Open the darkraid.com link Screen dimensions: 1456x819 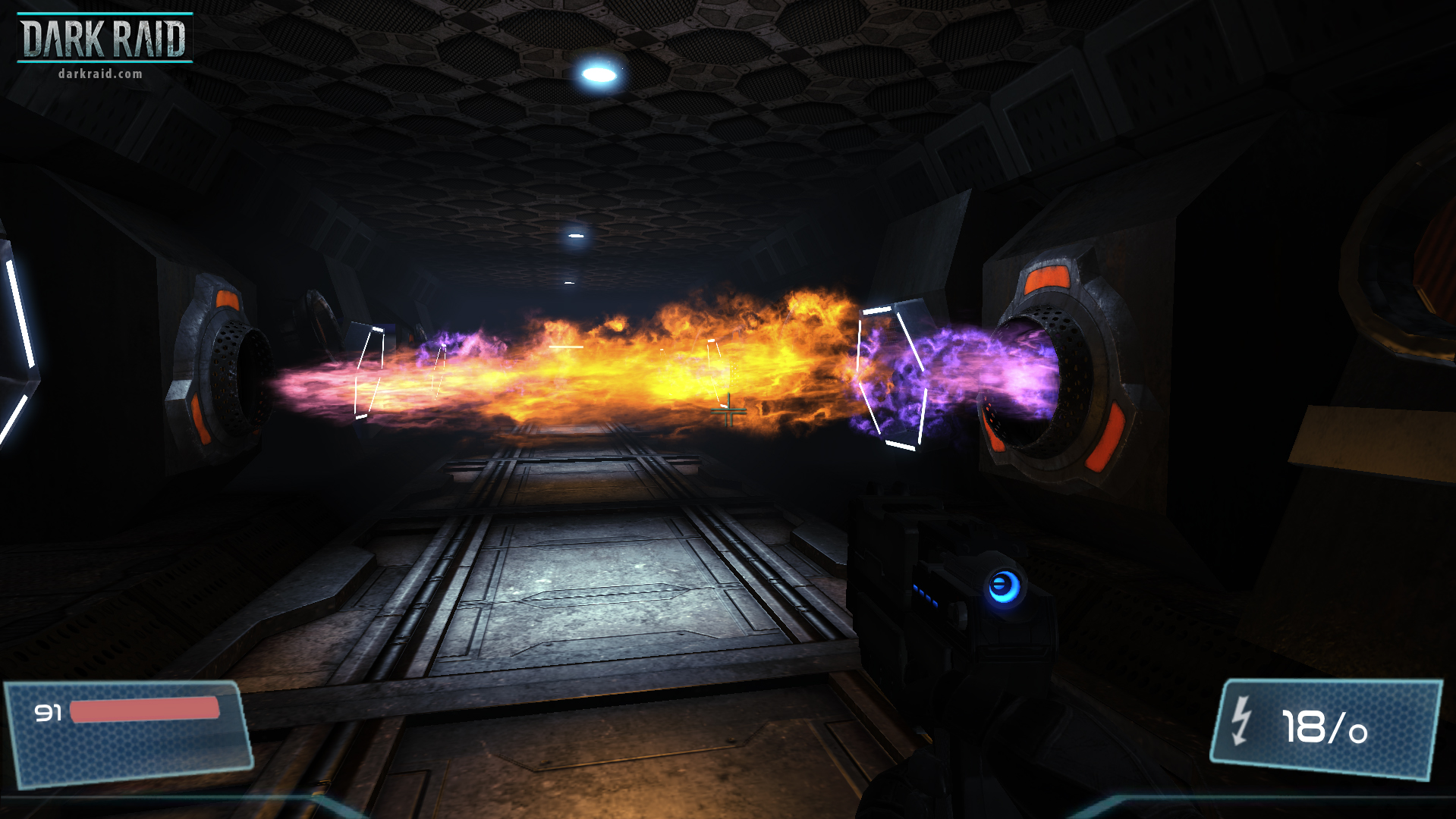pos(99,74)
